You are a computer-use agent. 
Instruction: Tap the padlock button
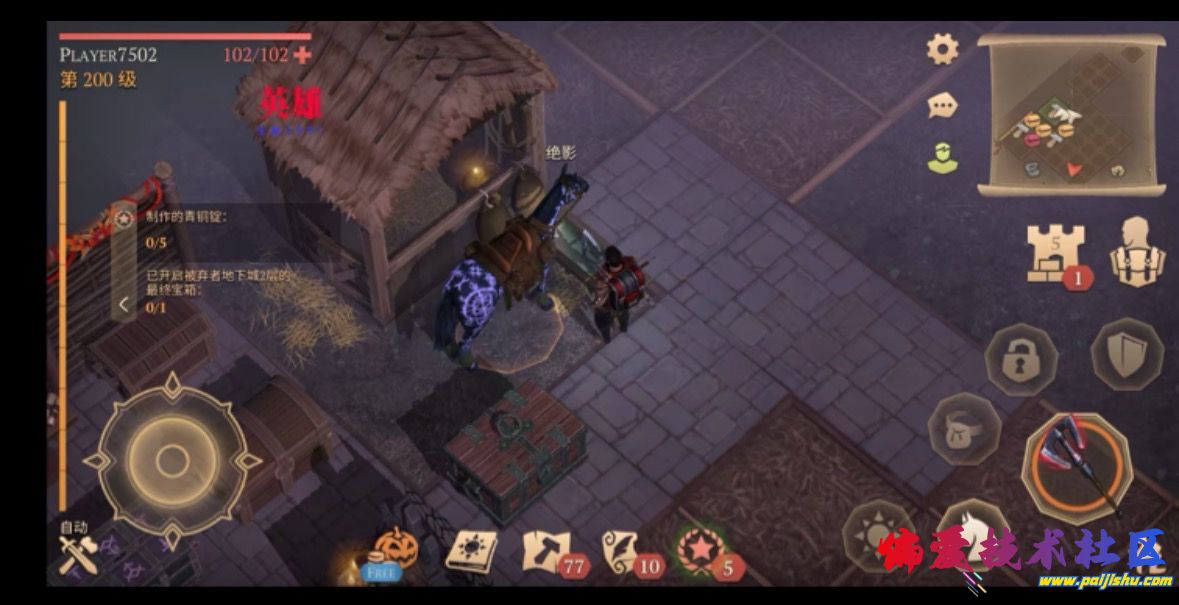(1022, 359)
